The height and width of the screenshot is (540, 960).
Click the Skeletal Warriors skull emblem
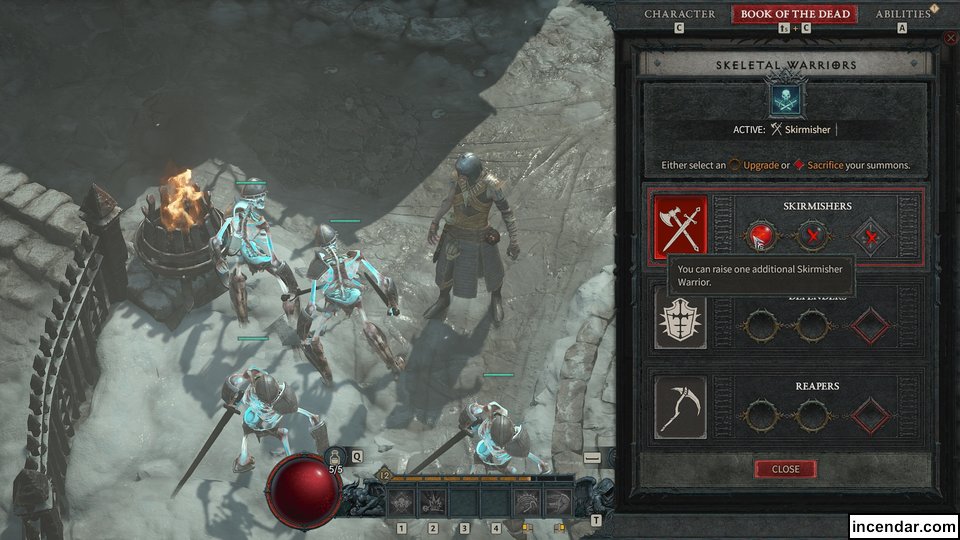coord(784,100)
